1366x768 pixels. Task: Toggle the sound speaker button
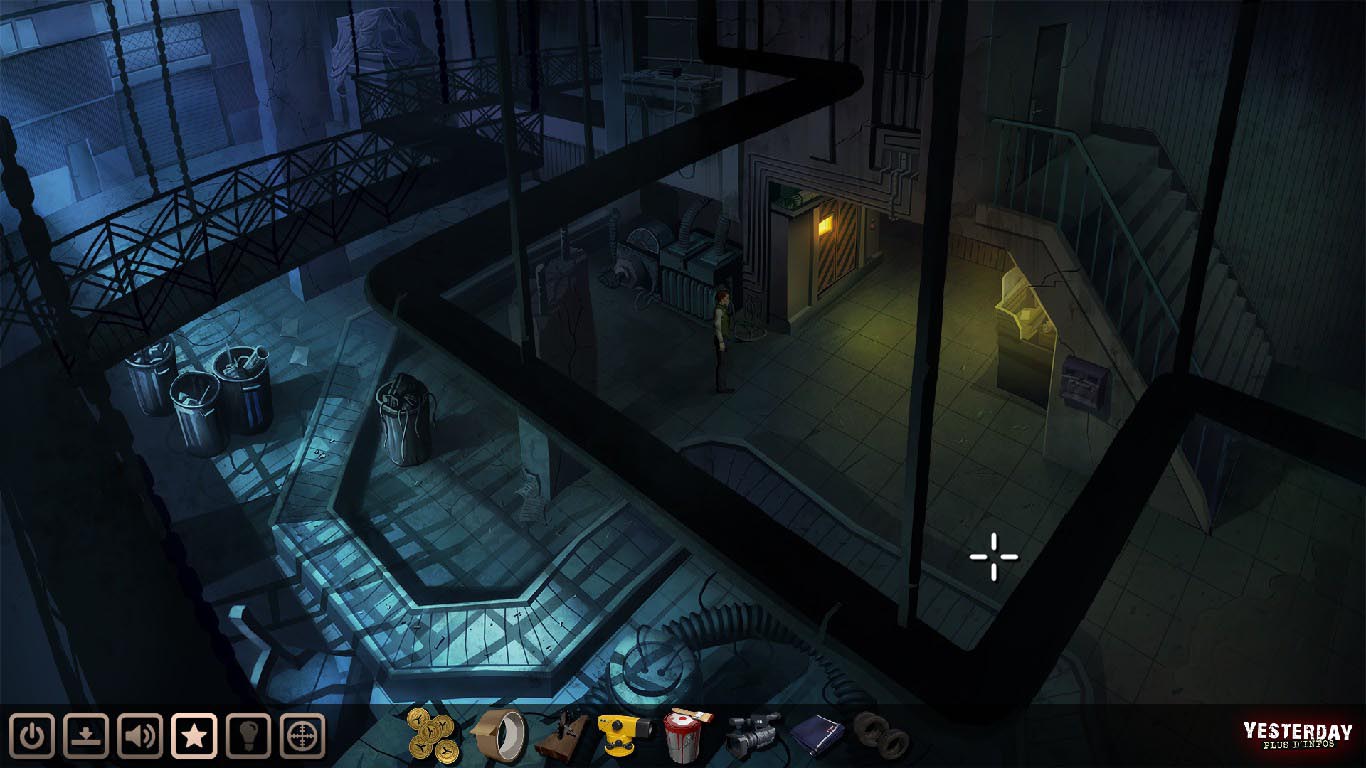141,737
